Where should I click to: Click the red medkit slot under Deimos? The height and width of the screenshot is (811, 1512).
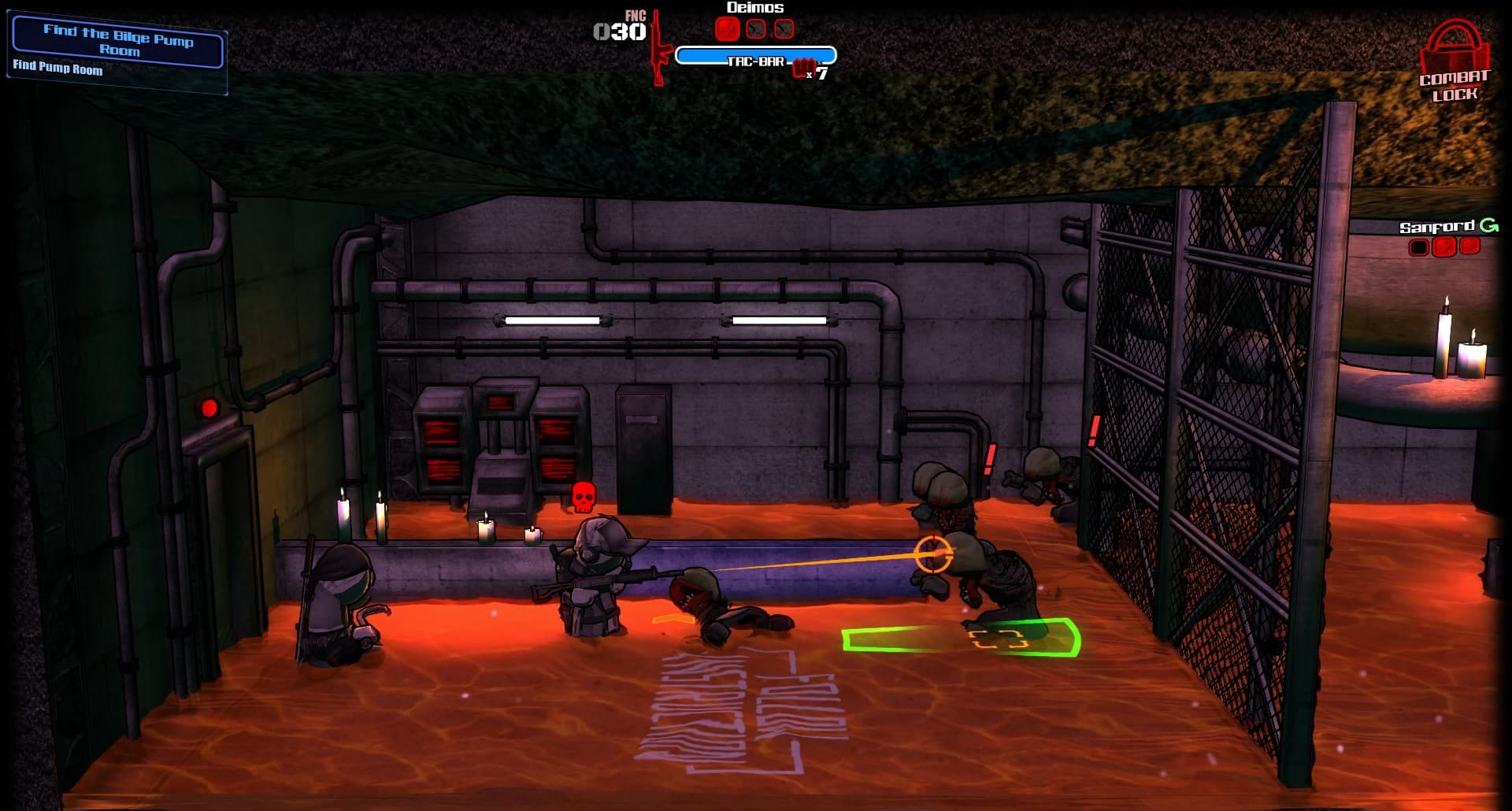[x=728, y=29]
